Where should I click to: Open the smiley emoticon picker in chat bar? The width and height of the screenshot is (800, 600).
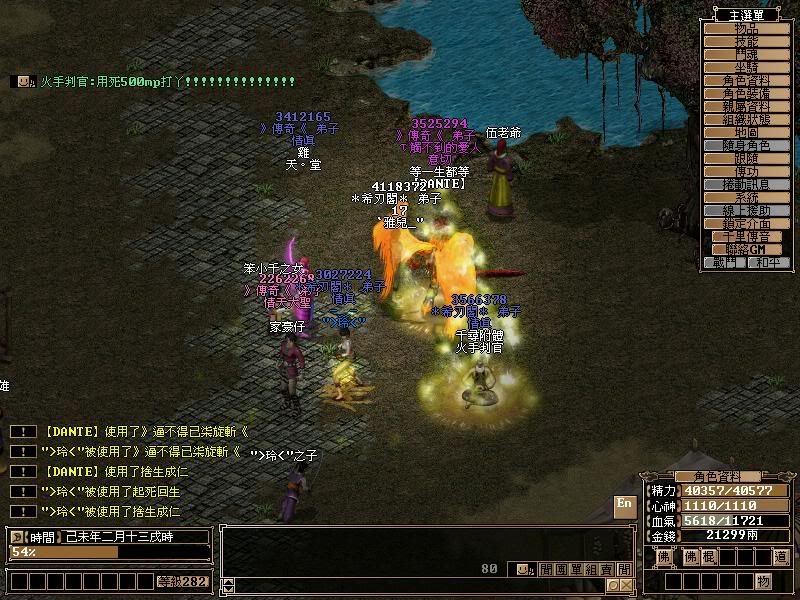524,569
